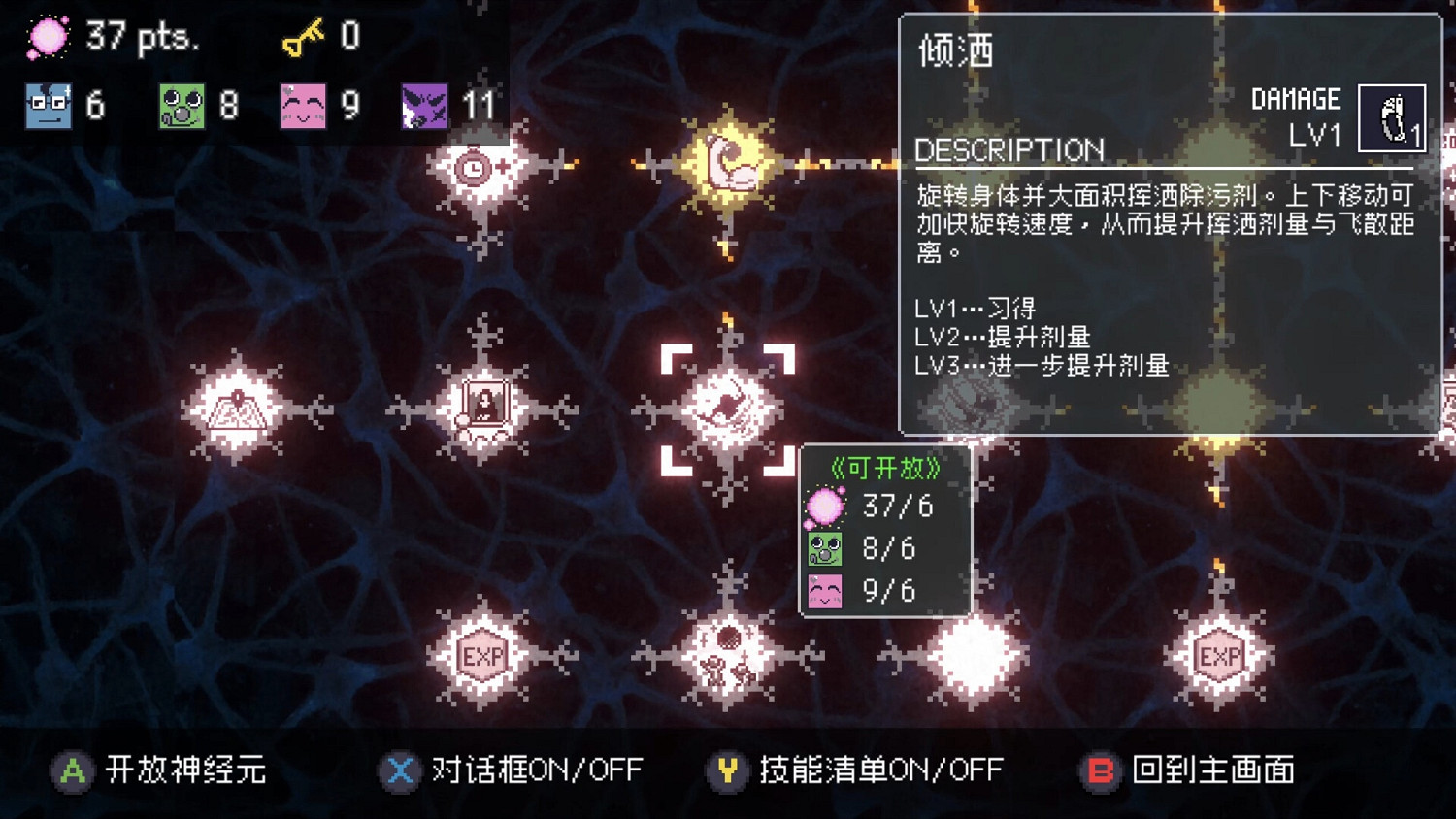Click the purple enemy counter icon showing 11
Image resolution: width=1456 pixels, height=819 pixels.
point(422,105)
